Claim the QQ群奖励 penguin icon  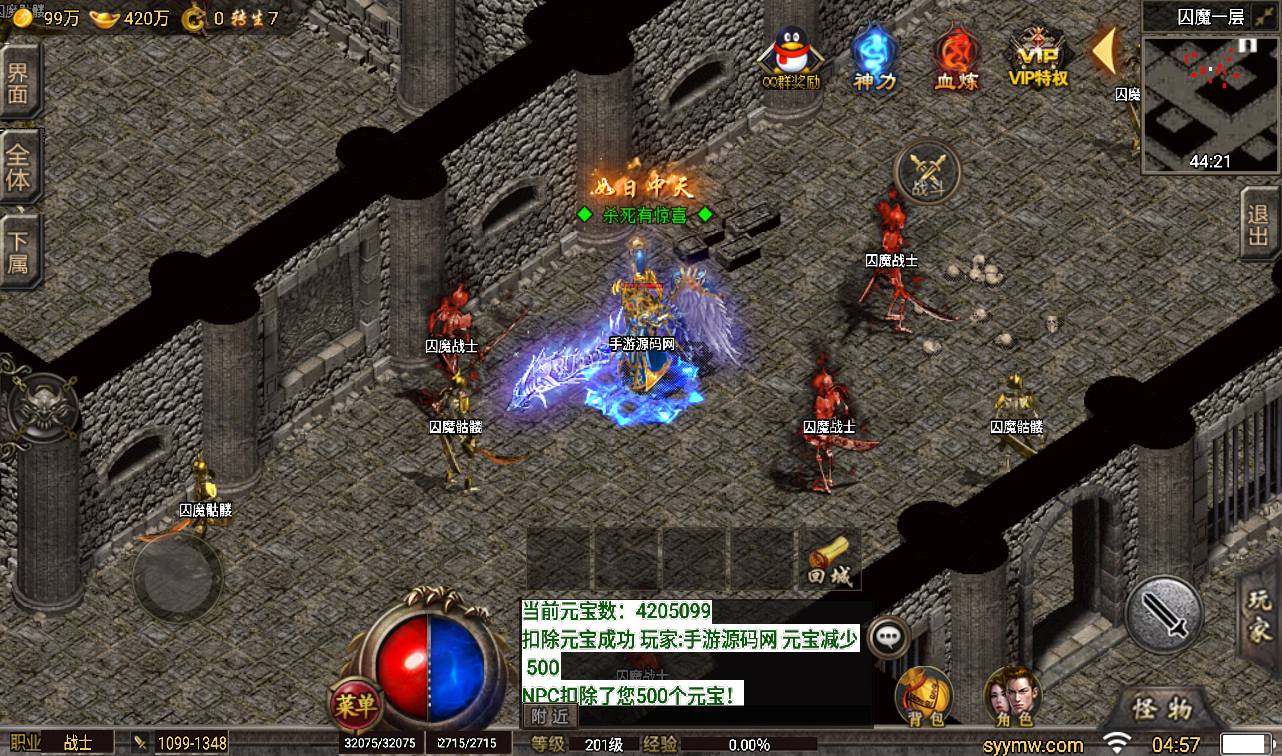[x=791, y=58]
